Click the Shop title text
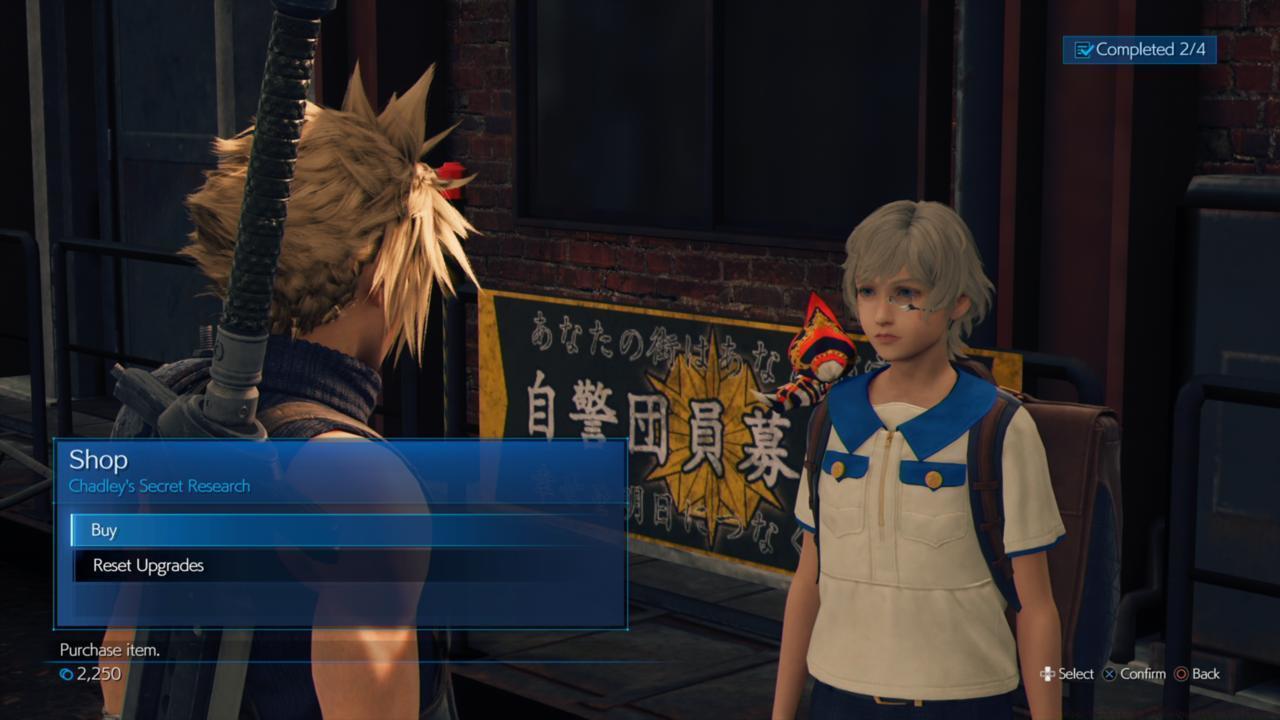 (97, 461)
